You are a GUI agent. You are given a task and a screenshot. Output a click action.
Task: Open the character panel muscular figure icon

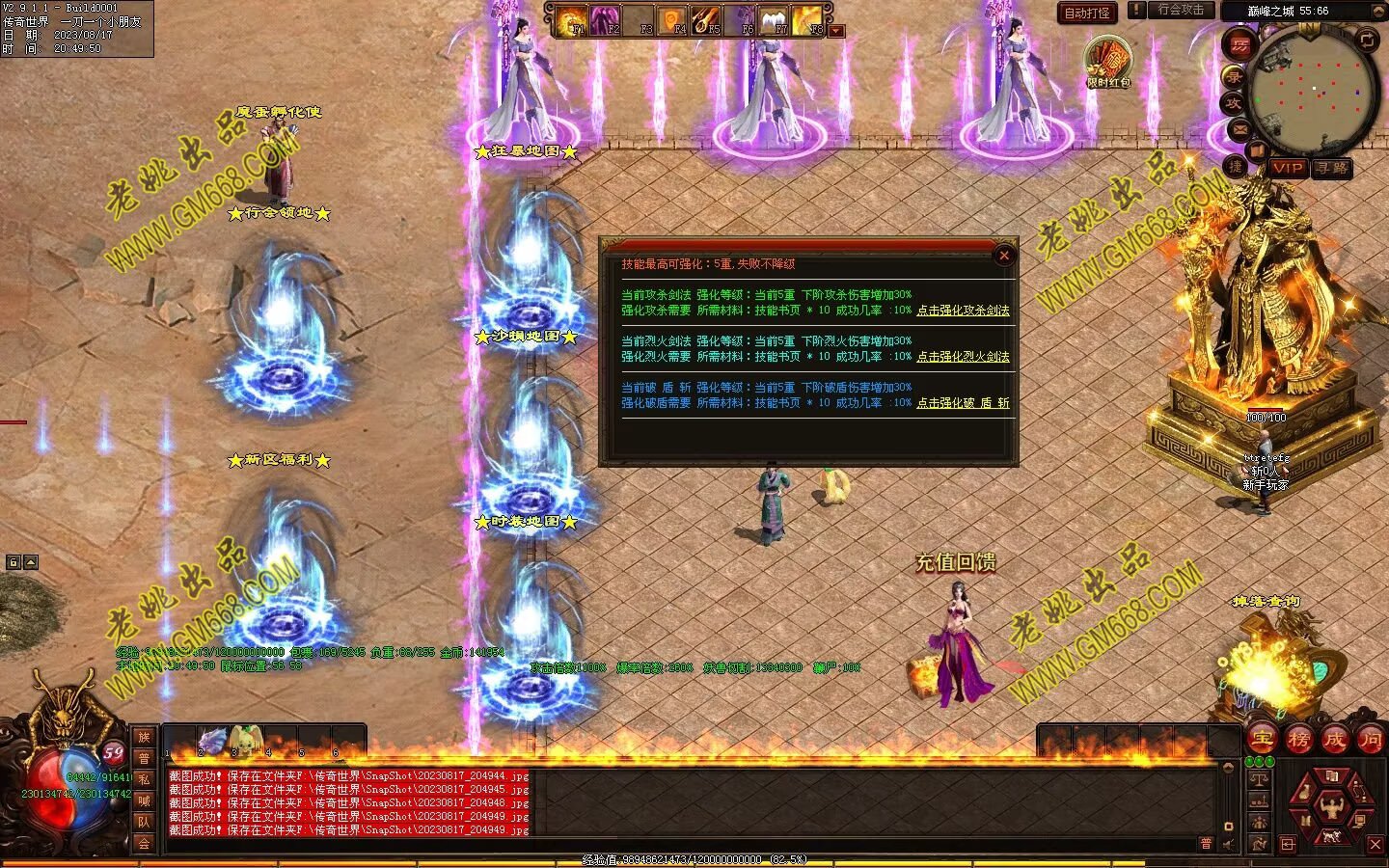coord(1334,803)
